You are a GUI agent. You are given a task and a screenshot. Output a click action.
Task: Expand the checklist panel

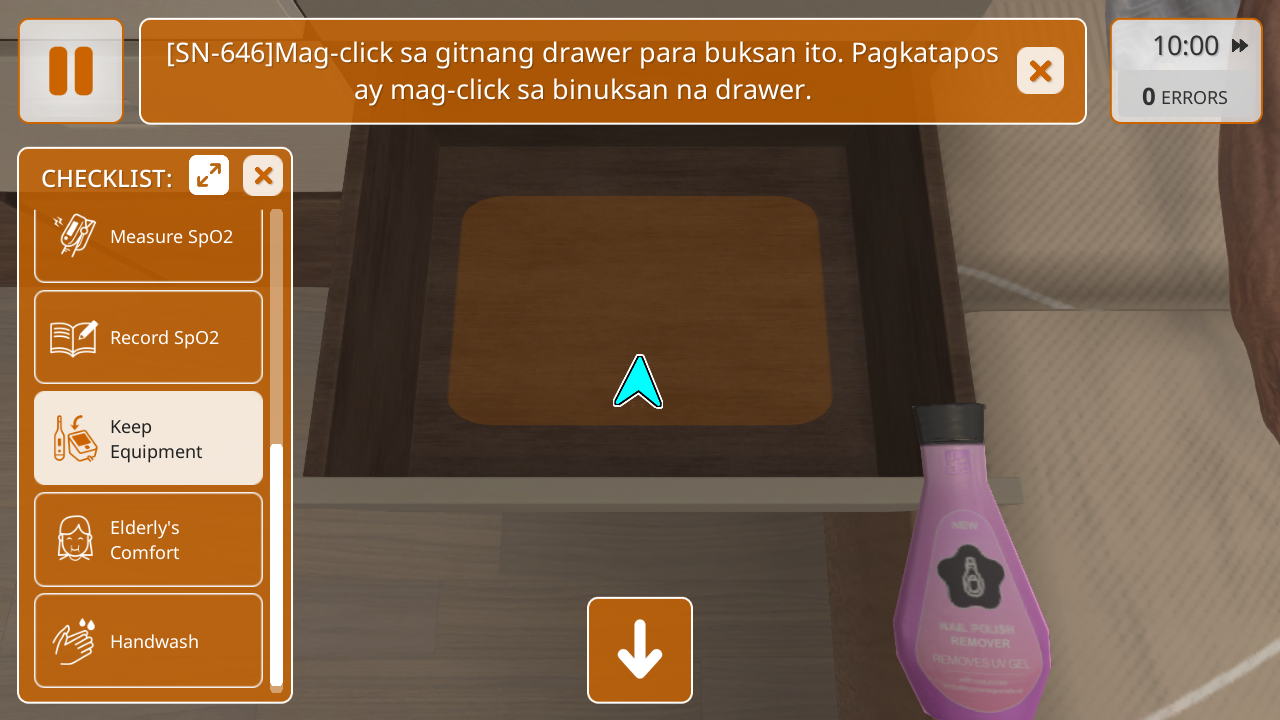[209, 176]
